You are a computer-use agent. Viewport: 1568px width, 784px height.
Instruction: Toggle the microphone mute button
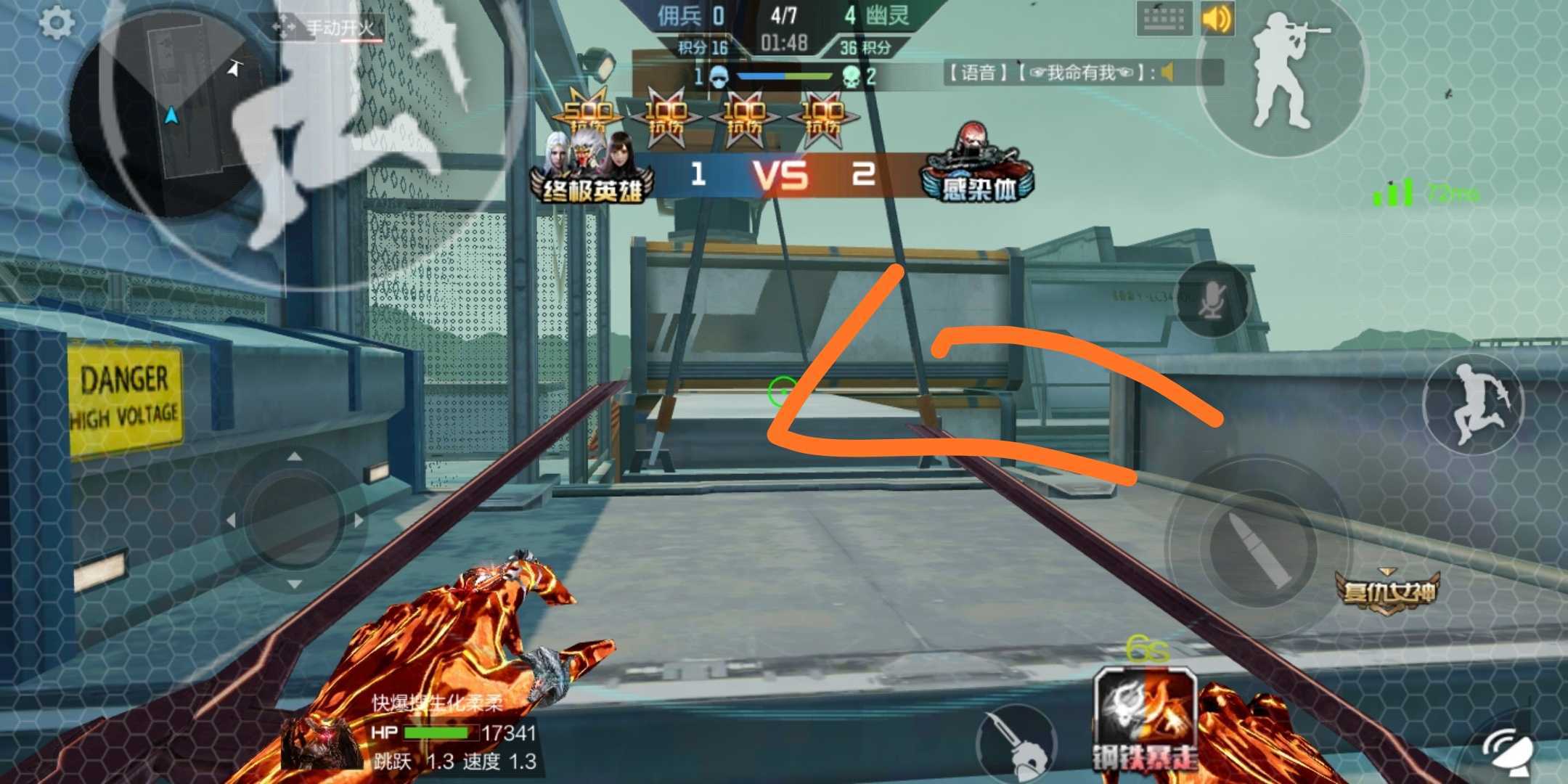[x=1212, y=298]
